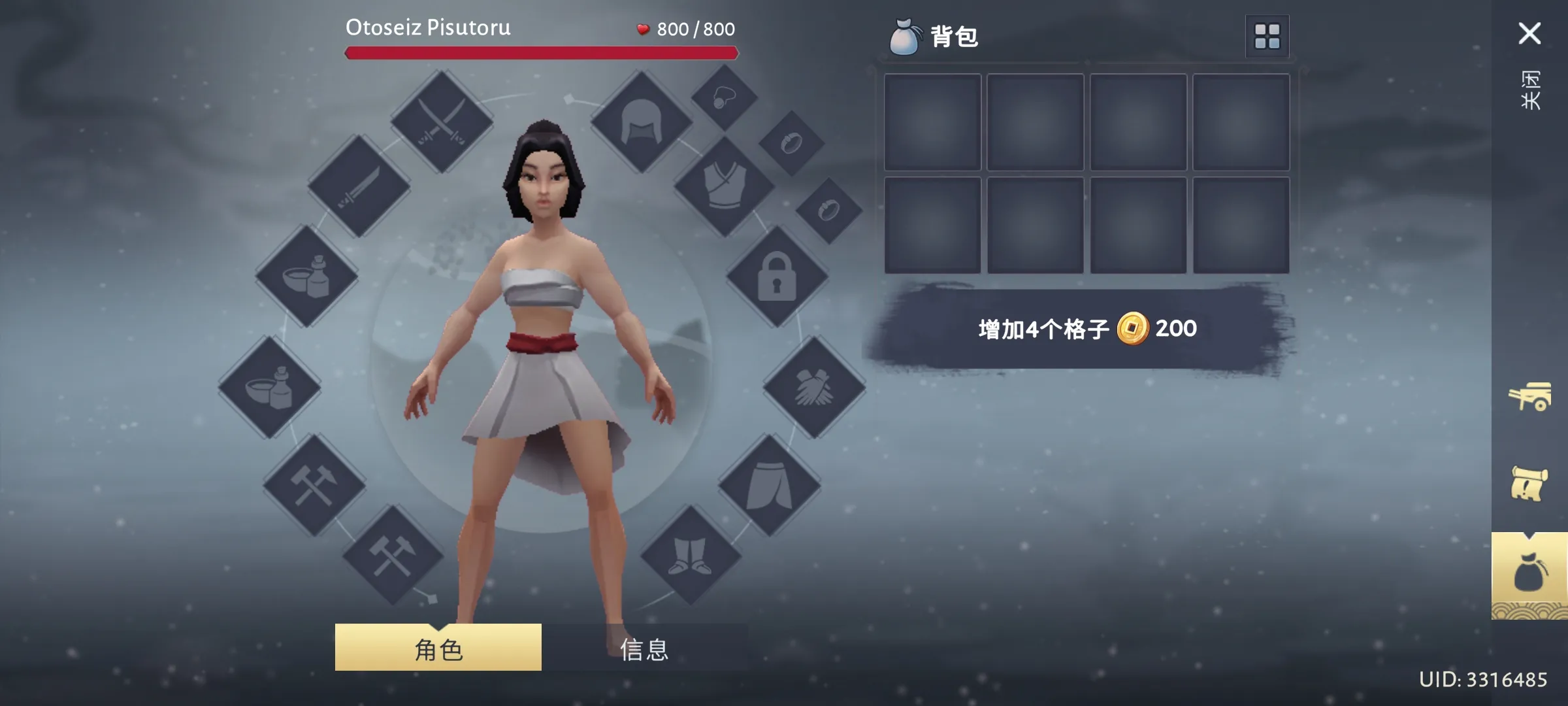The height and width of the screenshot is (706, 1568).
Task: Click the boots equipment slot
Action: pos(693,556)
